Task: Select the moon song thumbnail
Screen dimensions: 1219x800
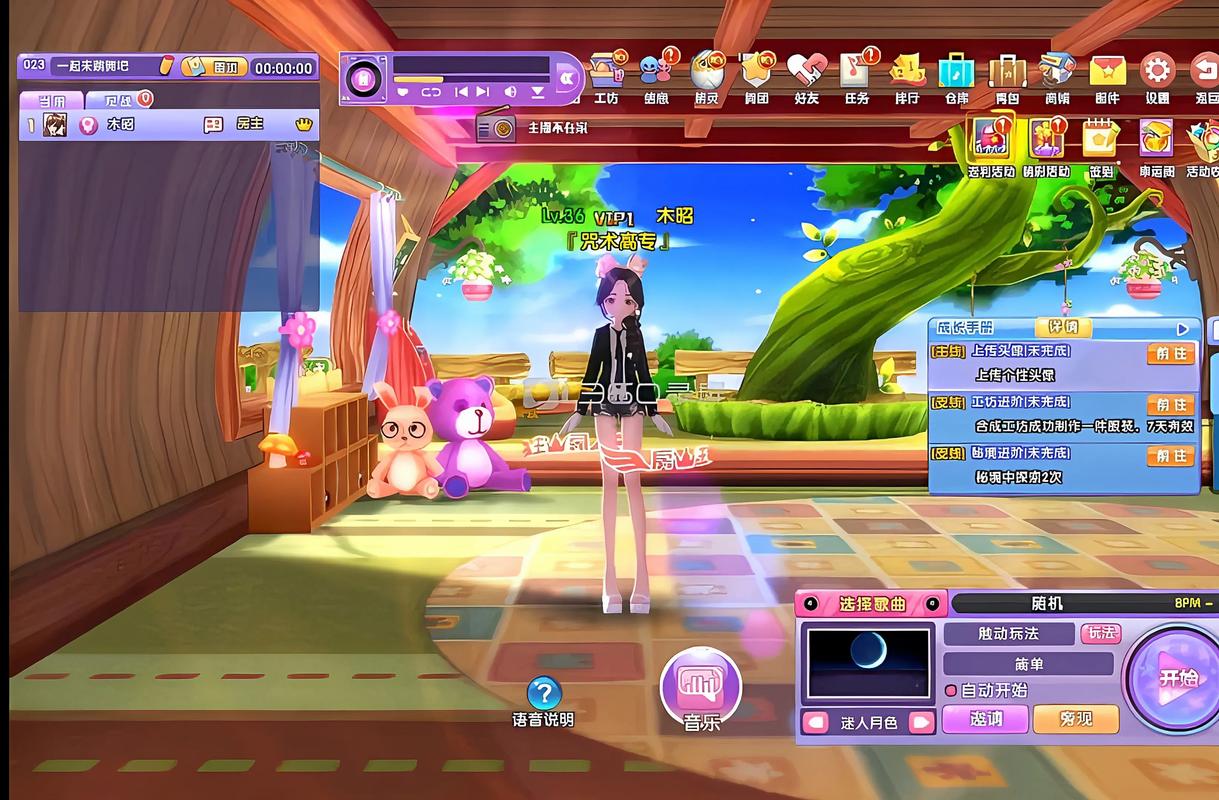Action: point(867,661)
